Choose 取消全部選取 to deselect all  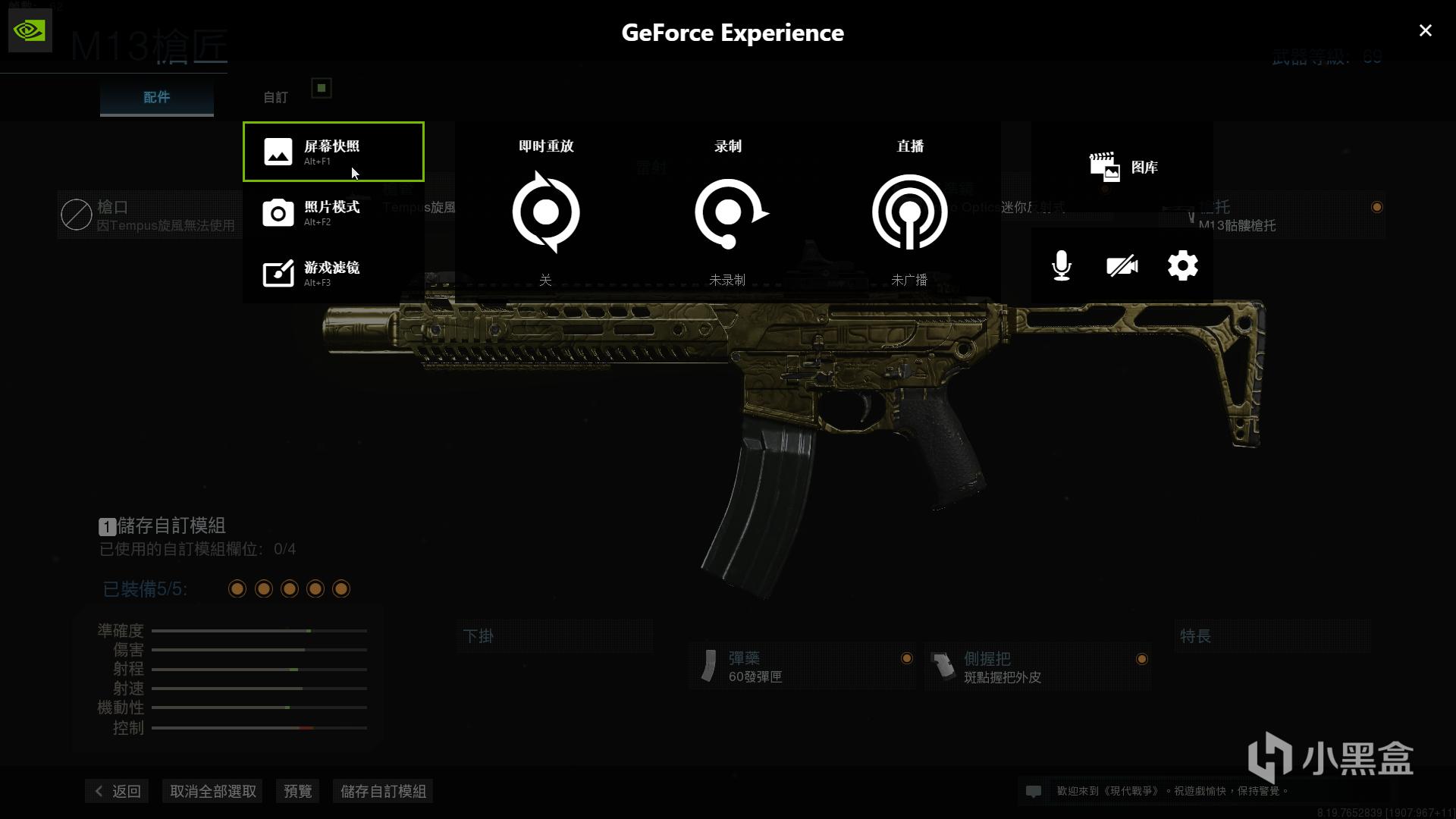213,791
